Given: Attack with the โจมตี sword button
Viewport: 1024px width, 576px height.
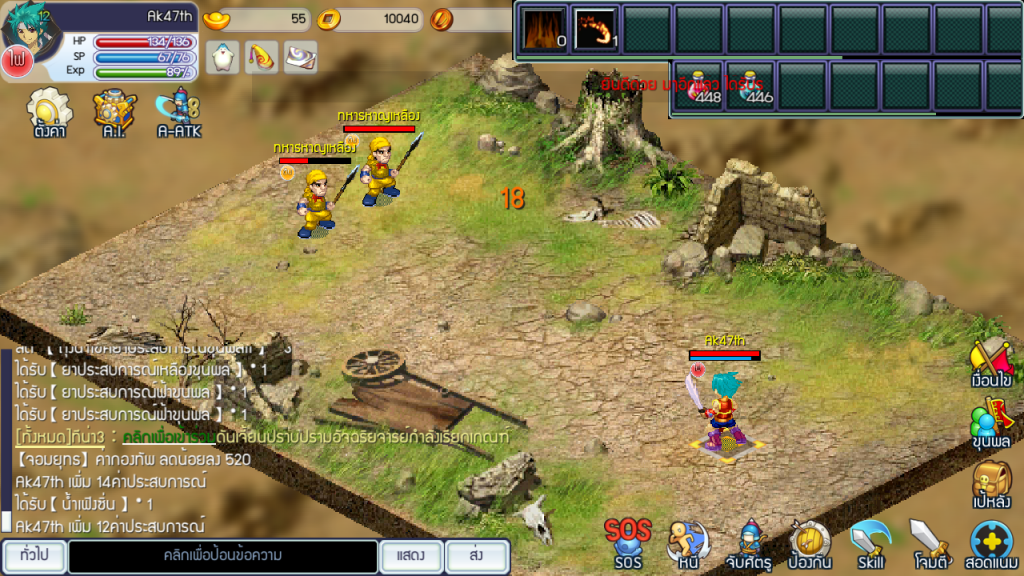Looking at the screenshot, I should coord(929,543).
